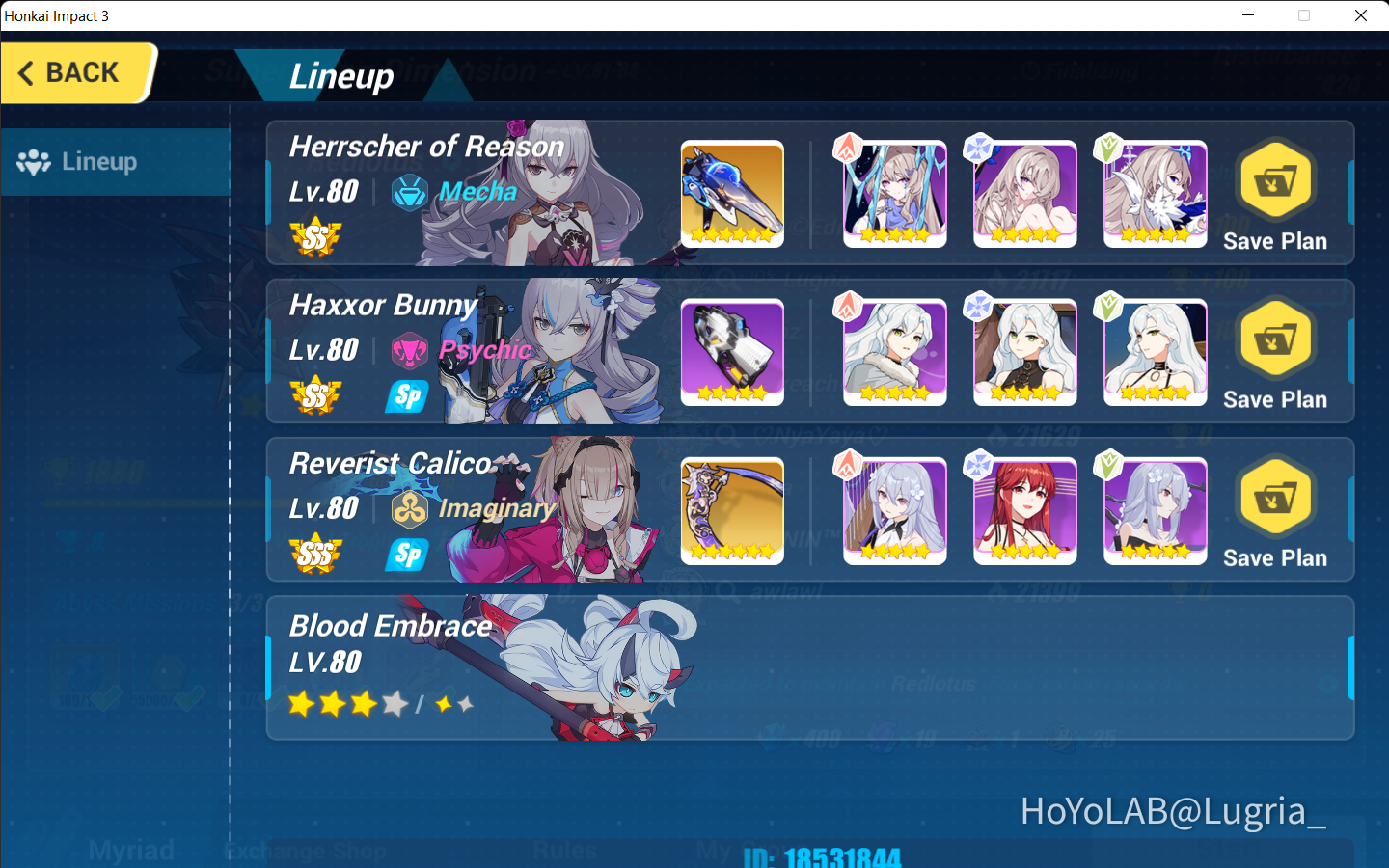Switch to the Lineup sidebar tab
Image resolution: width=1389 pixels, height=868 pixels.
(98, 161)
